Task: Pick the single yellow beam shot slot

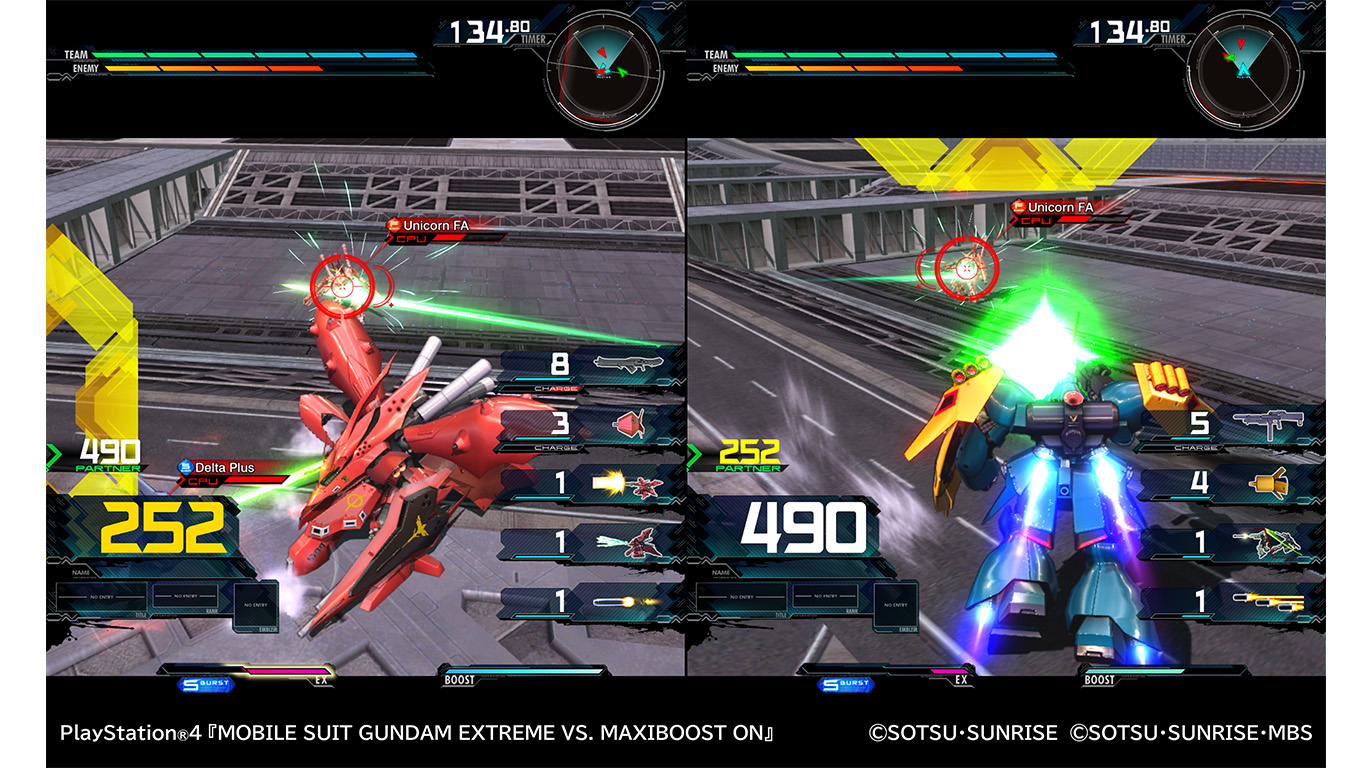Action: (x=626, y=601)
